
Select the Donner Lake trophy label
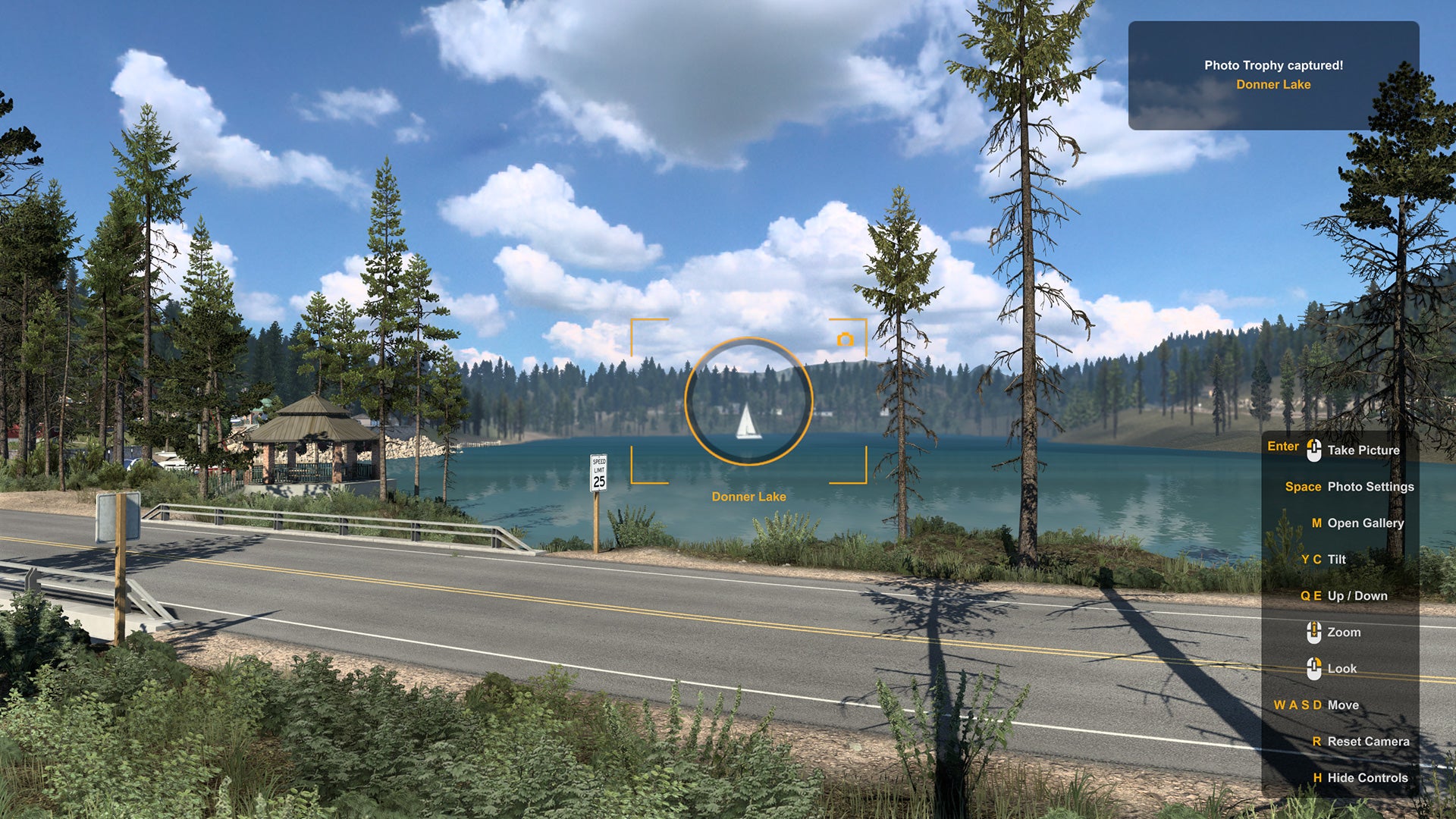1272,85
